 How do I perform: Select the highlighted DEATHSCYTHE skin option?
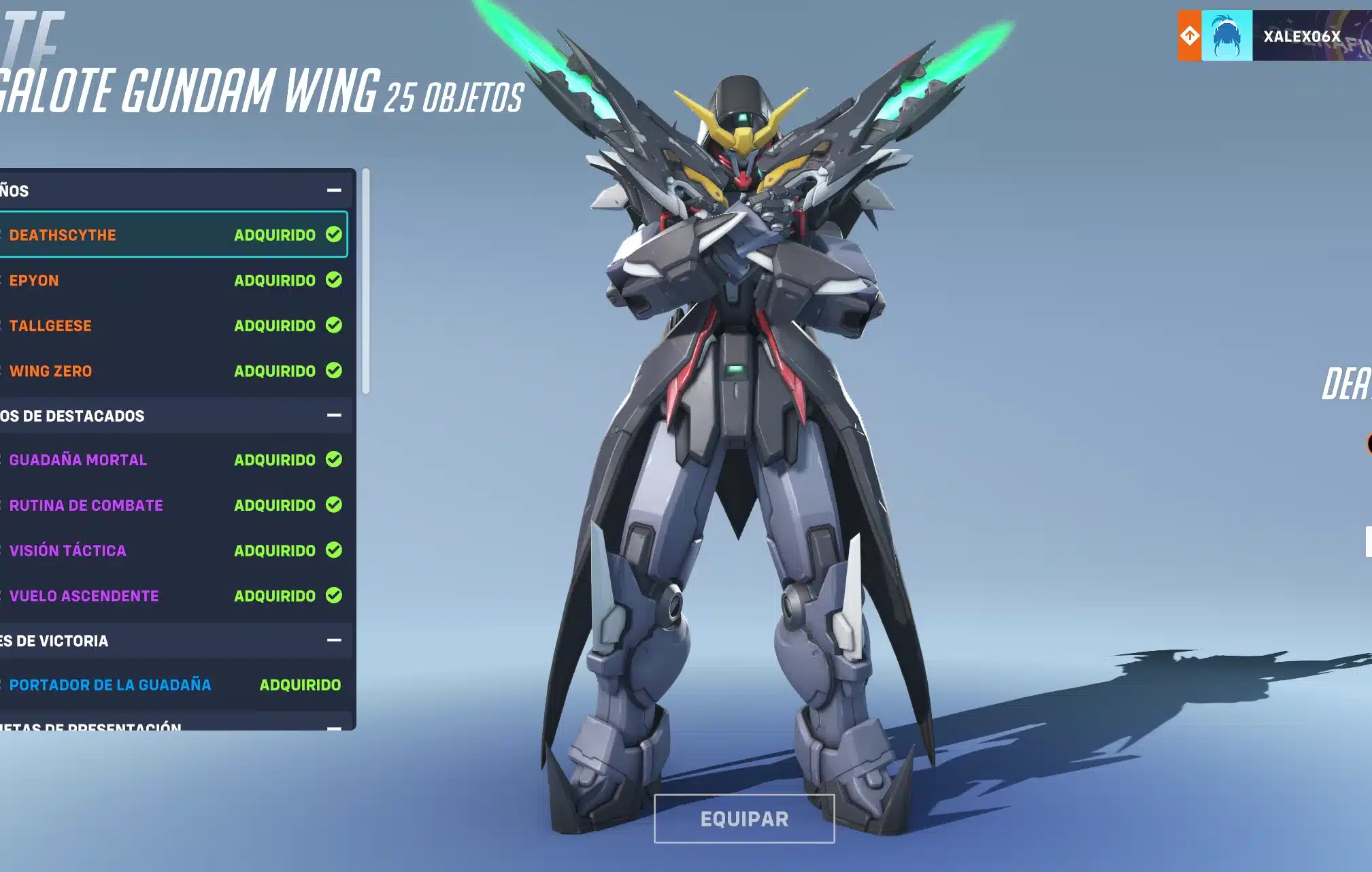click(x=136, y=235)
